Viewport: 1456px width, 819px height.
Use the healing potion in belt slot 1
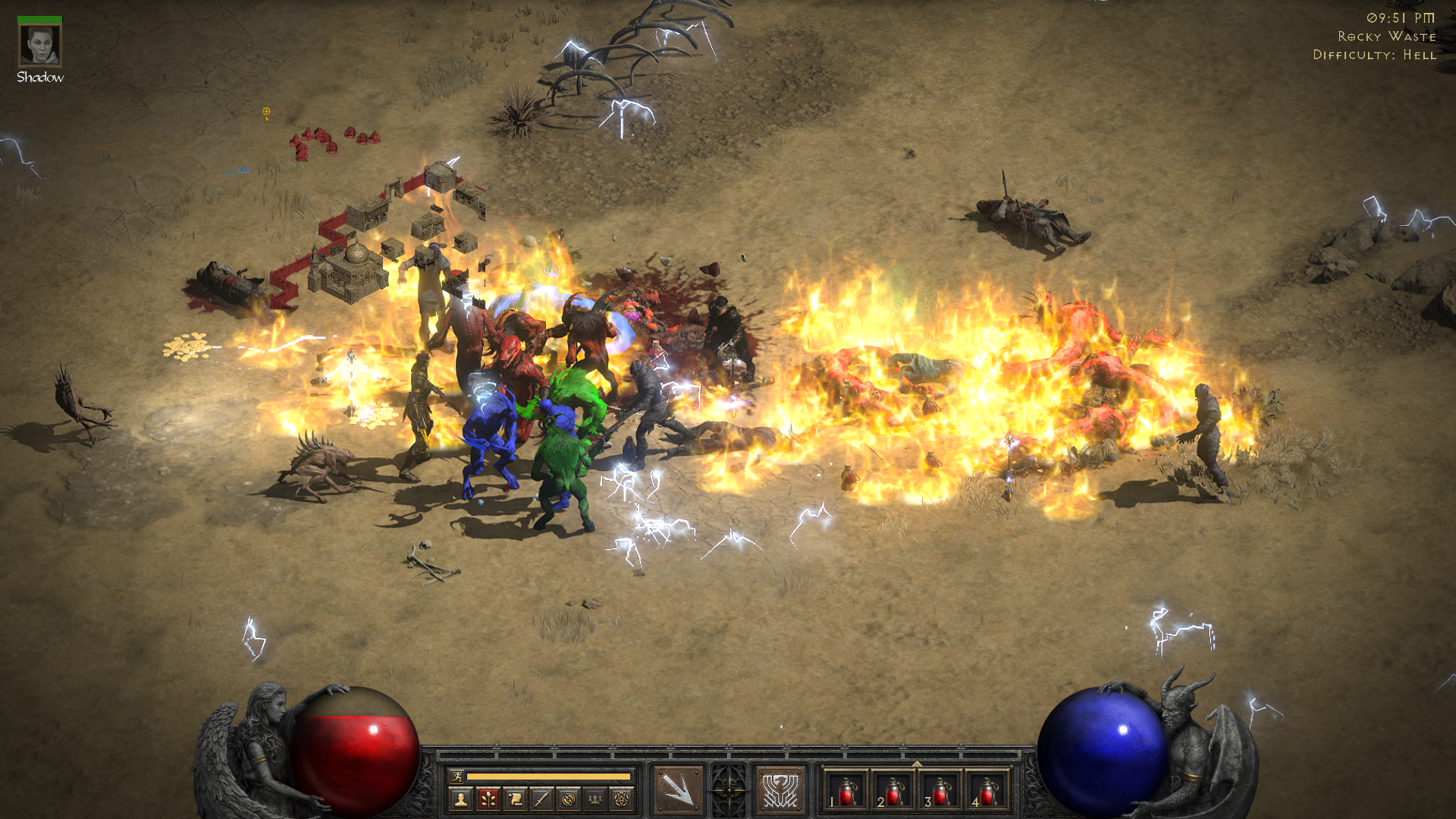click(x=846, y=792)
